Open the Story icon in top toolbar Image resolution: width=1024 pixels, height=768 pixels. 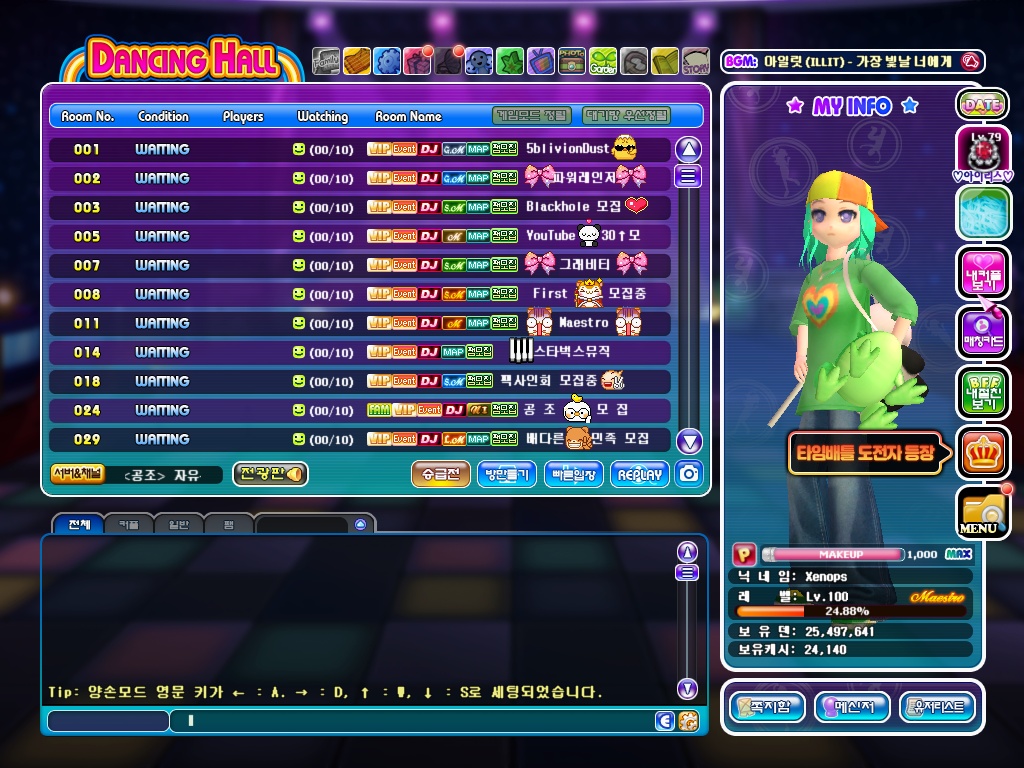[x=696, y=62]
